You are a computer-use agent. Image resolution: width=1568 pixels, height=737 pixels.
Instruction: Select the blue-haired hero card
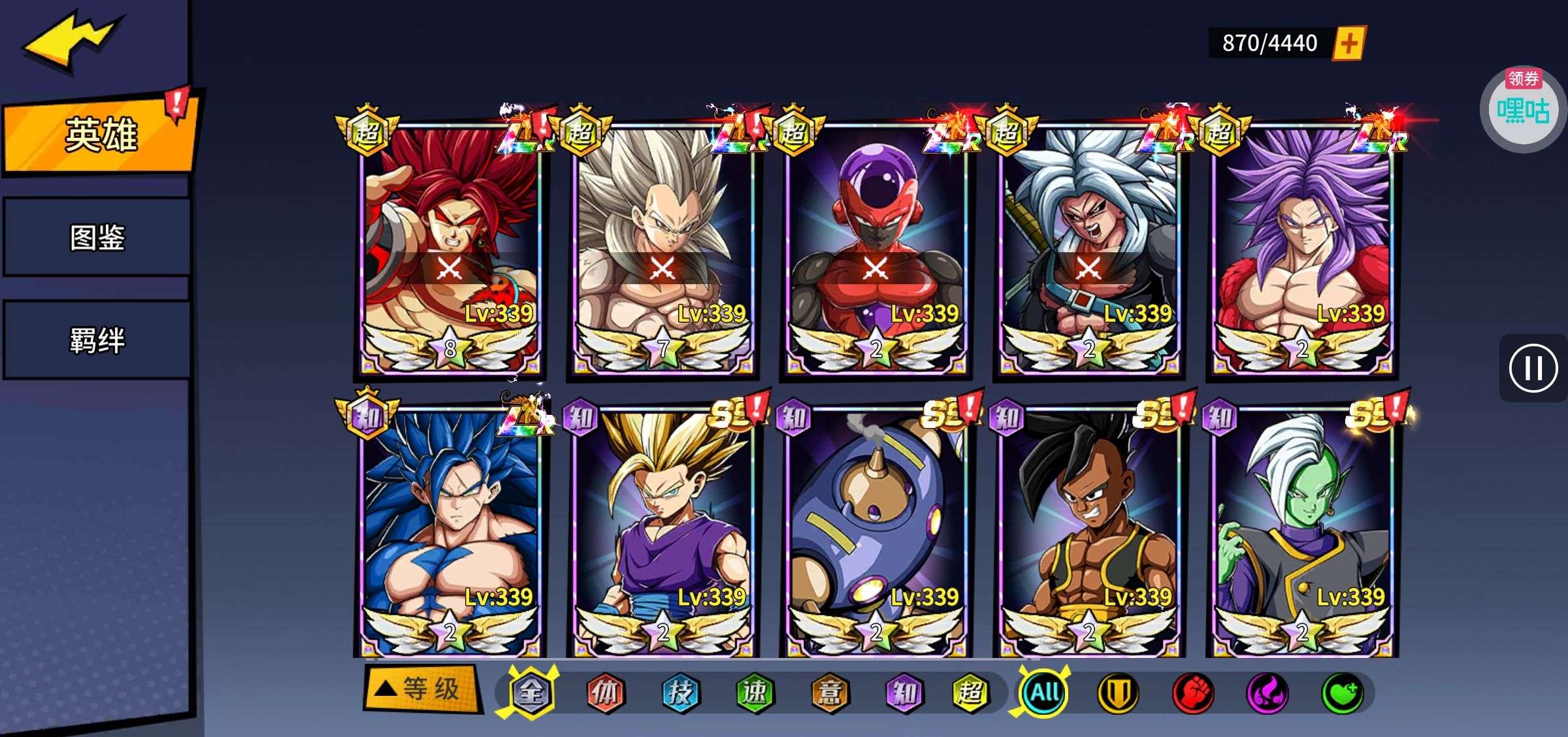coord(451,531)
